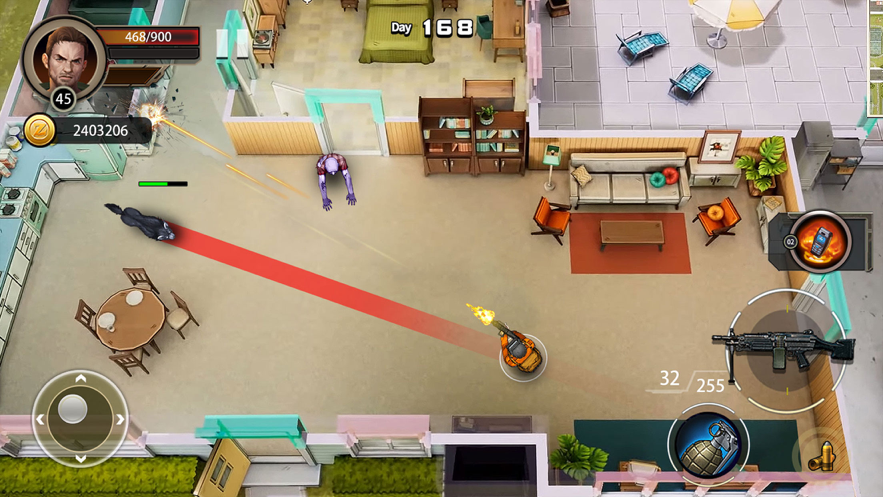
Task: Fire the machine gun button
Action: pyautogui.click(x=786, y=349)
